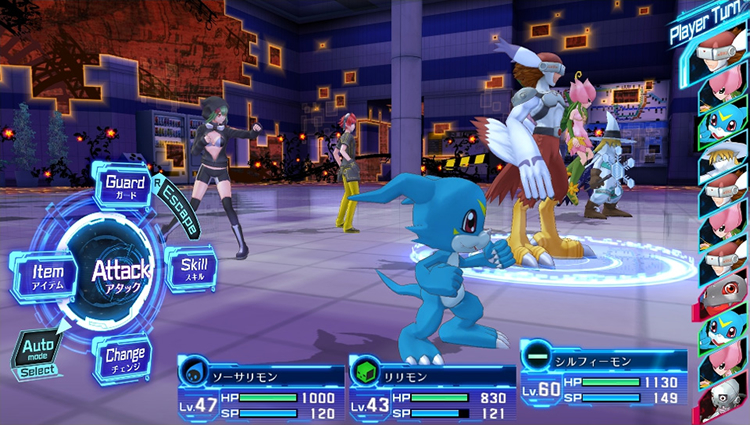This screenshot has height=425, width=750.
Task: Choose the Change command
Action: click(125, 356)
